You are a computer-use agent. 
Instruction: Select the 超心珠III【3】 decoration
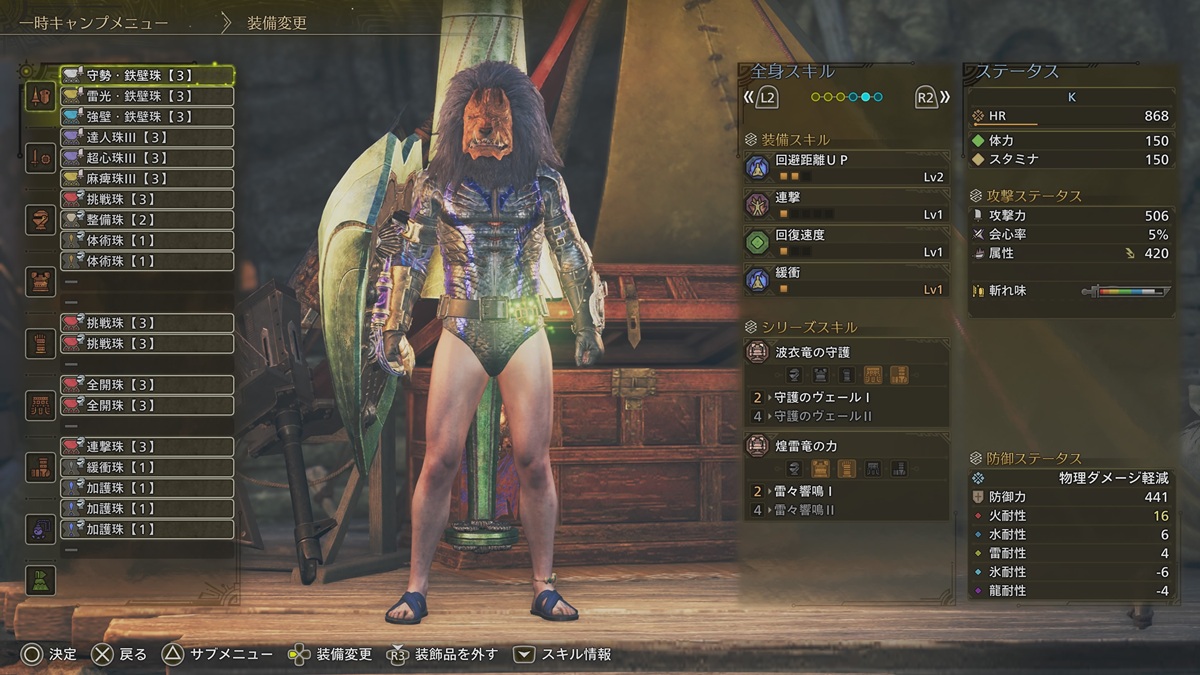tap(147, 158)
